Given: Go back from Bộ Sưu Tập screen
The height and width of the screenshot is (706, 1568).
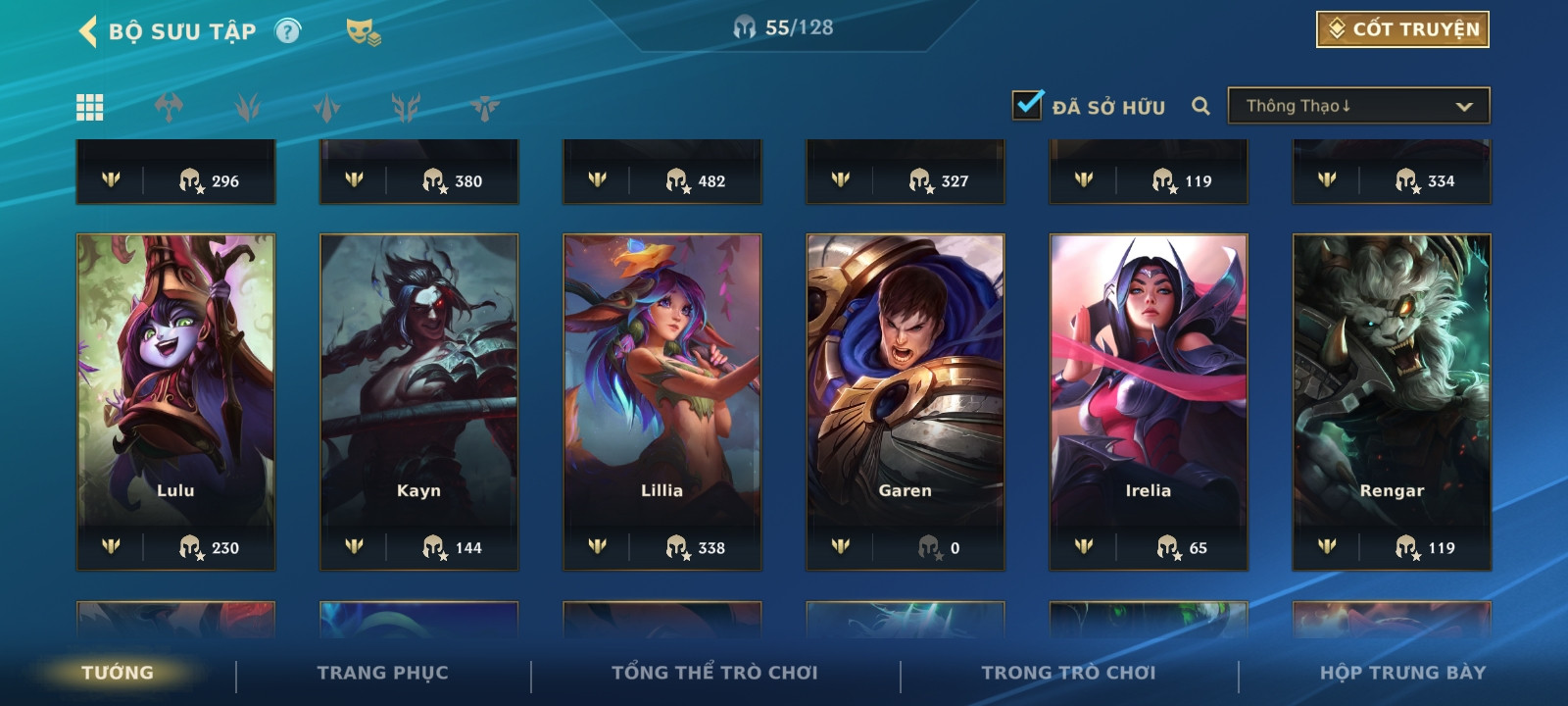Looking at the screenshot, I should pos(88,31).
